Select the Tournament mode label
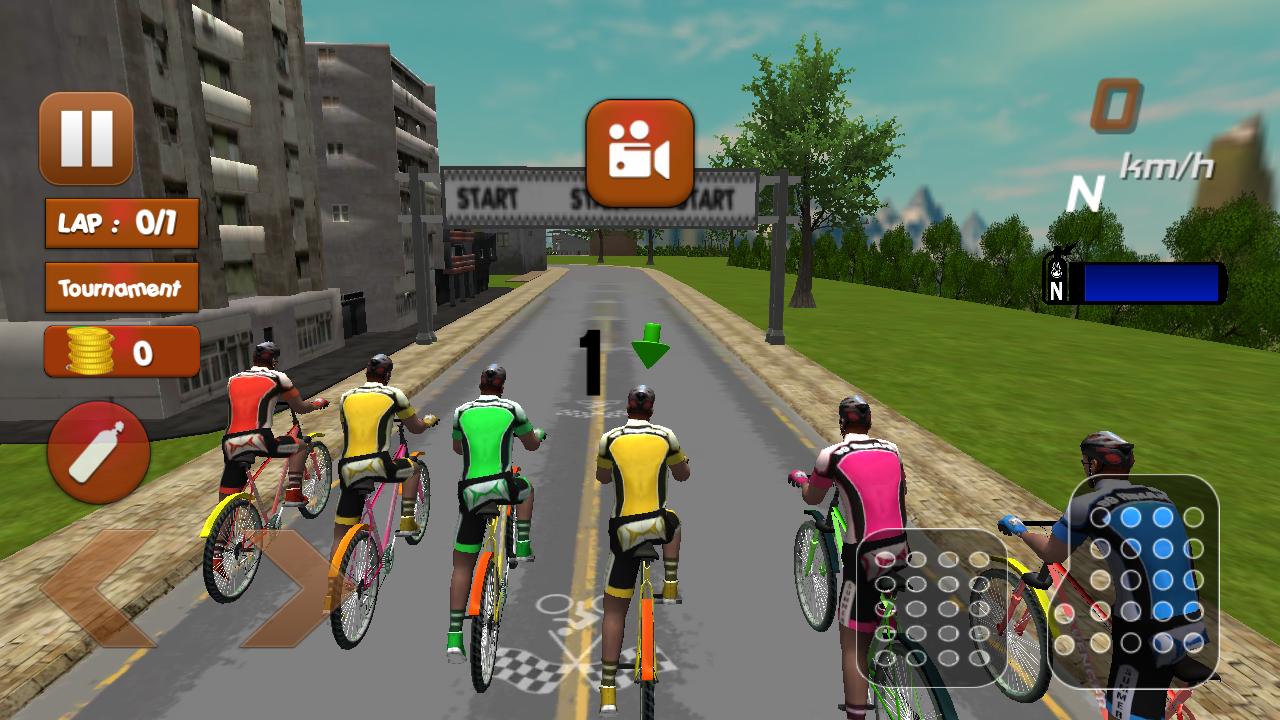 [120, 288]
